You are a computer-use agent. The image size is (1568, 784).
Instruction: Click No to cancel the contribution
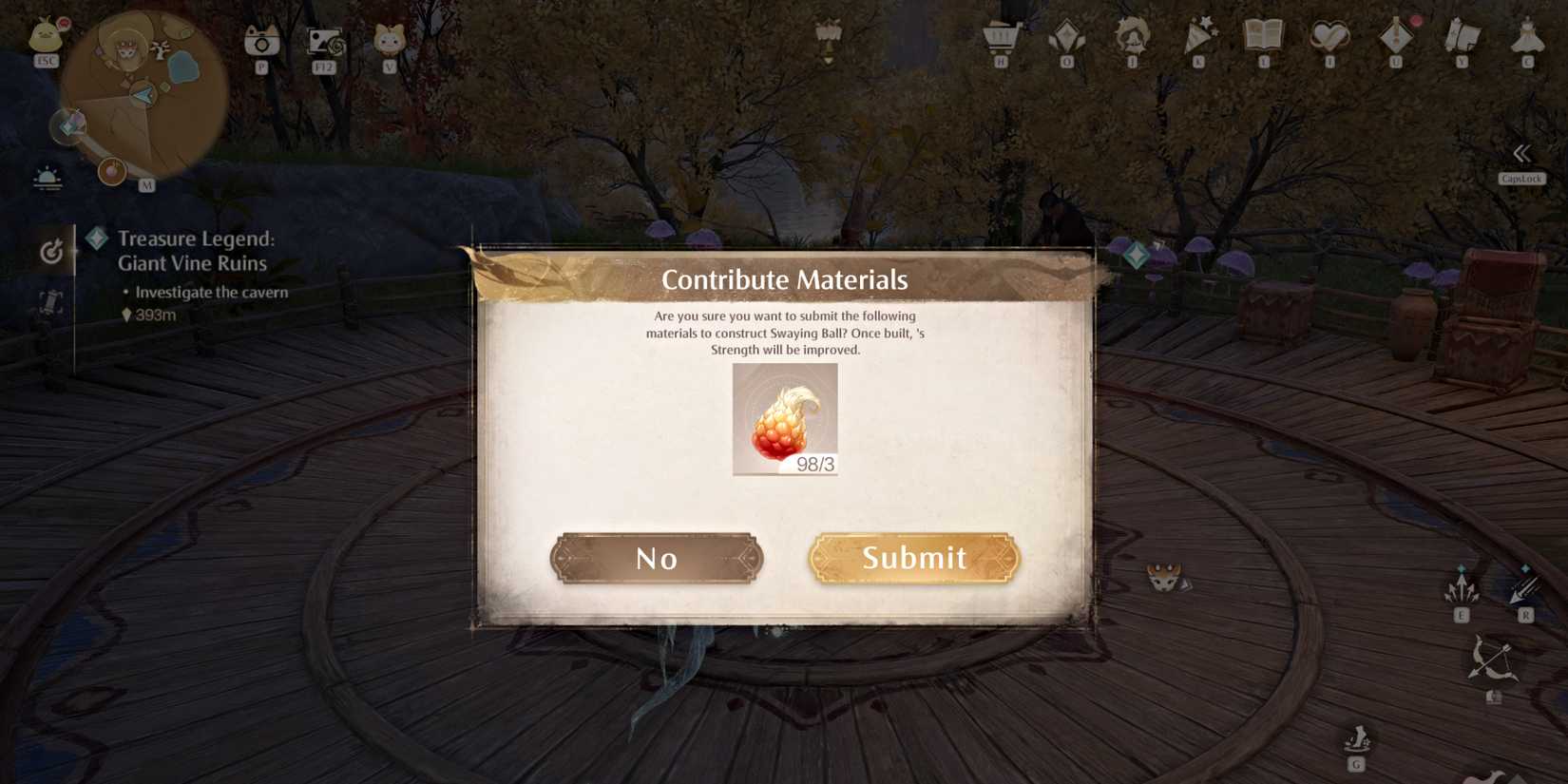coord(657,559)
